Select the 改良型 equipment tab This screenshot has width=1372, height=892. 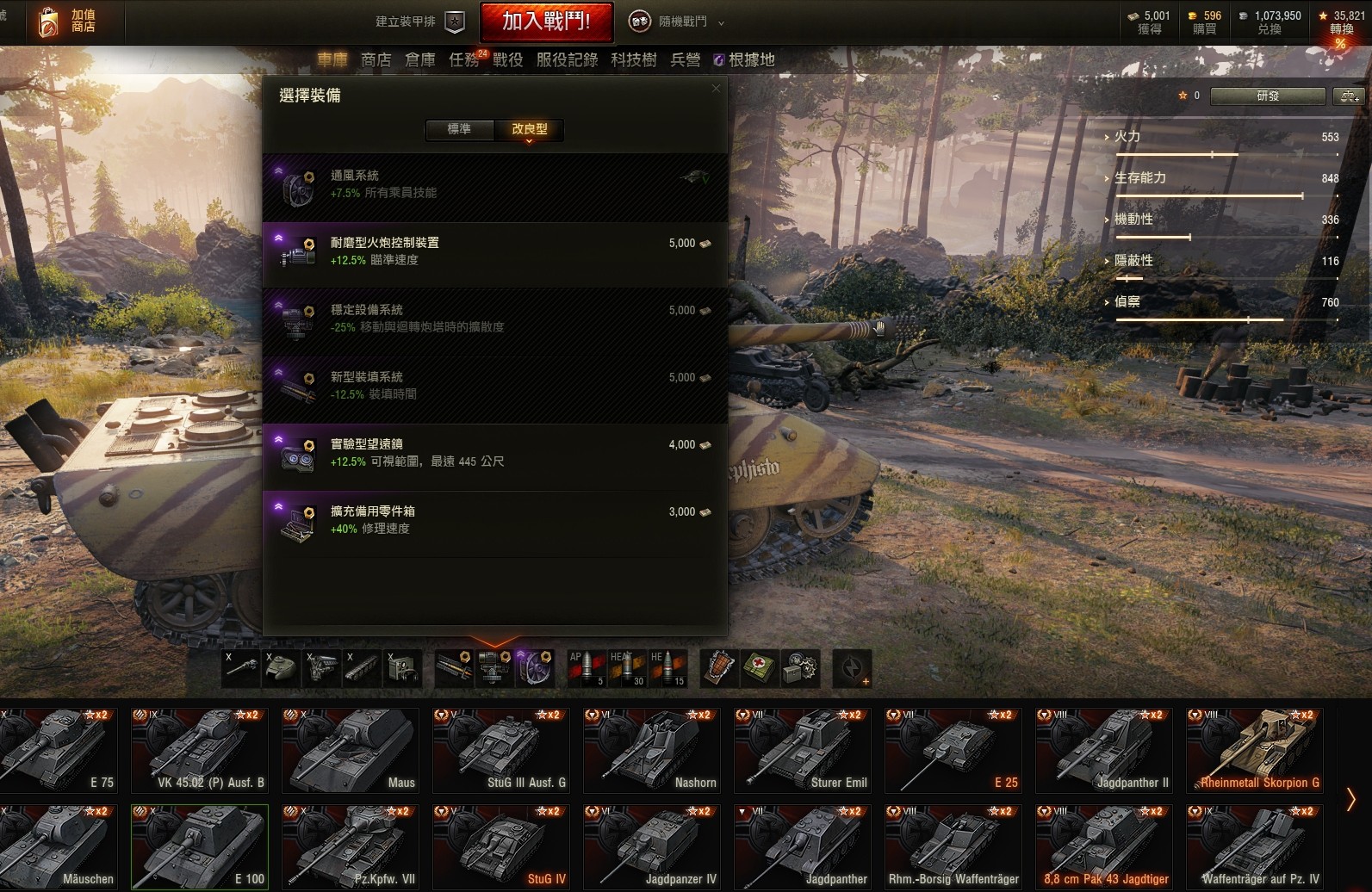tap(529, 129)
